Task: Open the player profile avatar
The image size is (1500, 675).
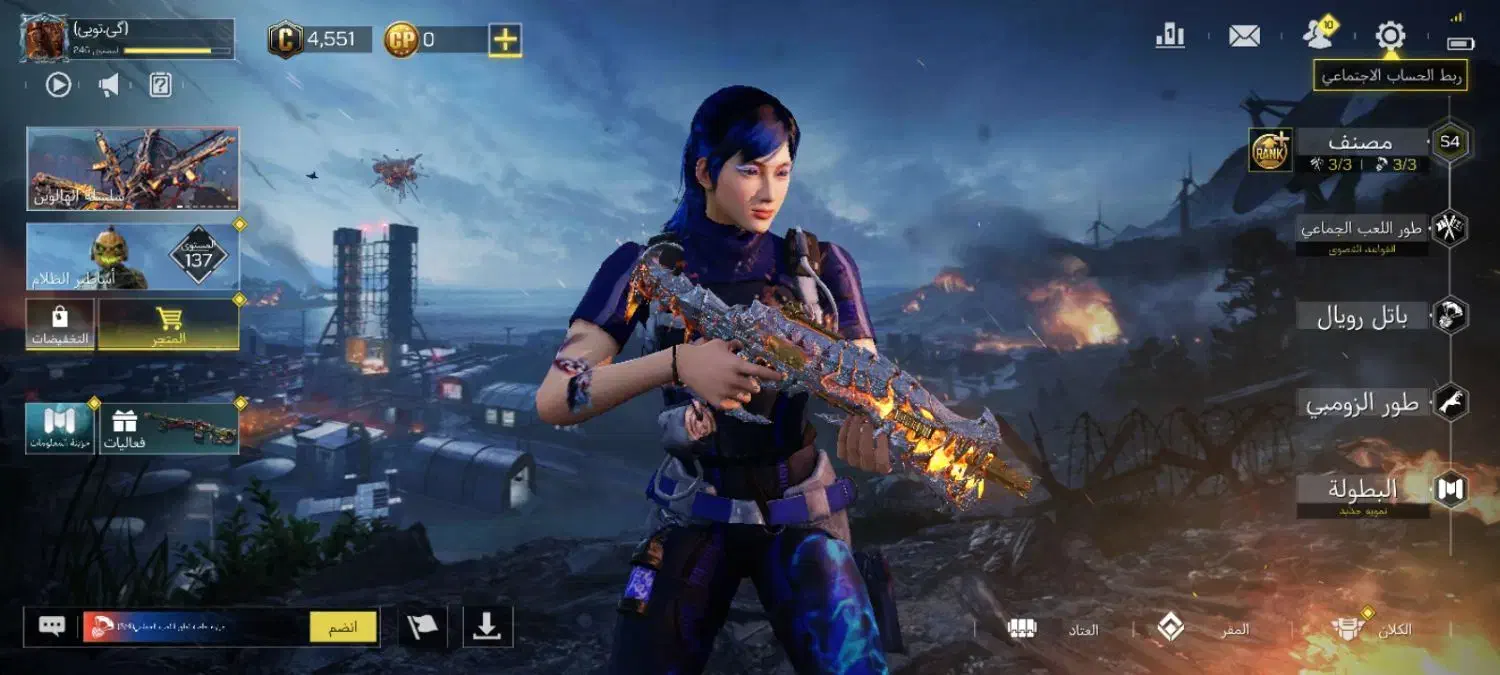Action: click(44, 38)
